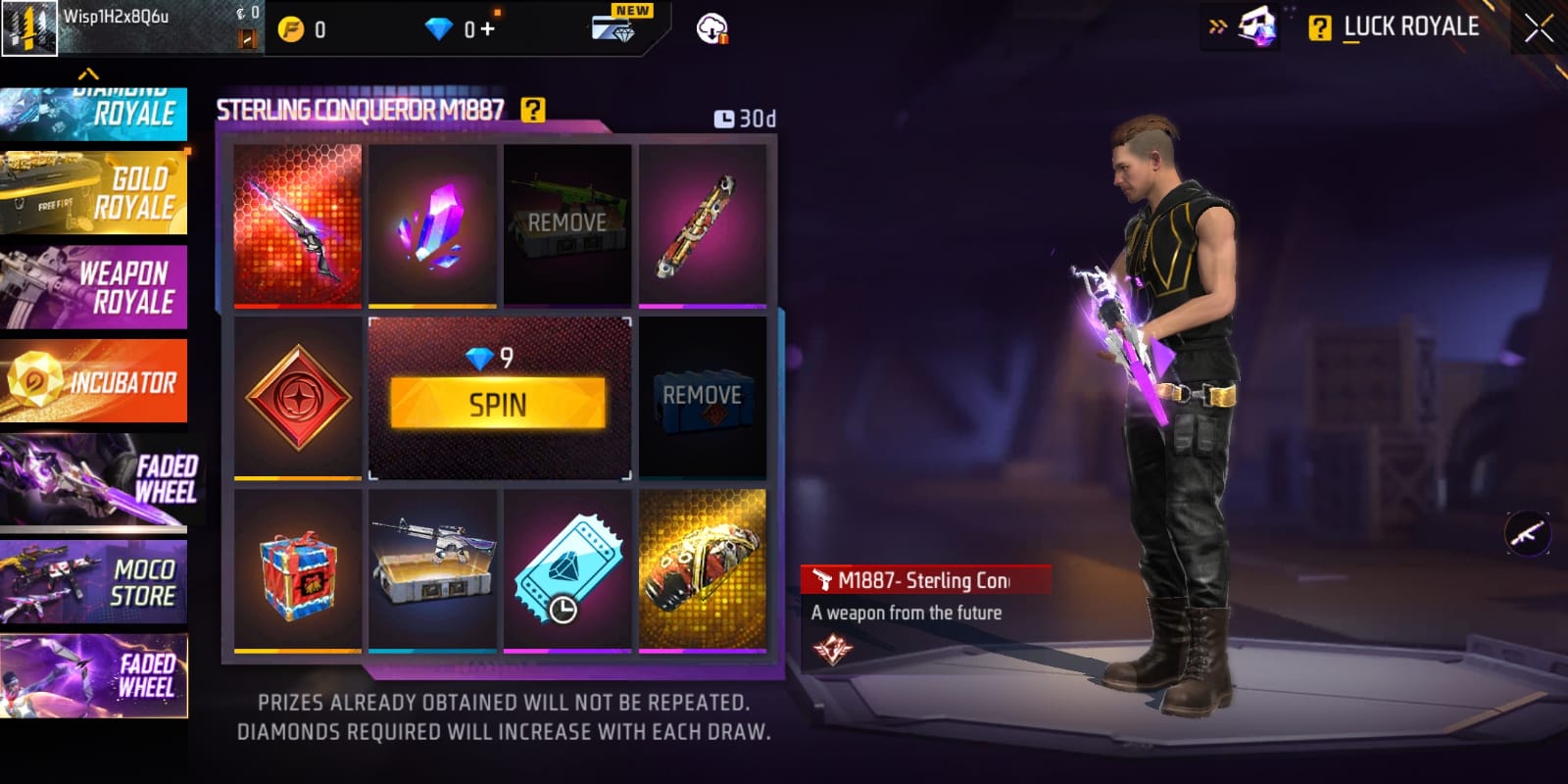Choose the red diamond token prize
This screenshot has height=784, width=1568.
tap(298, 397)
